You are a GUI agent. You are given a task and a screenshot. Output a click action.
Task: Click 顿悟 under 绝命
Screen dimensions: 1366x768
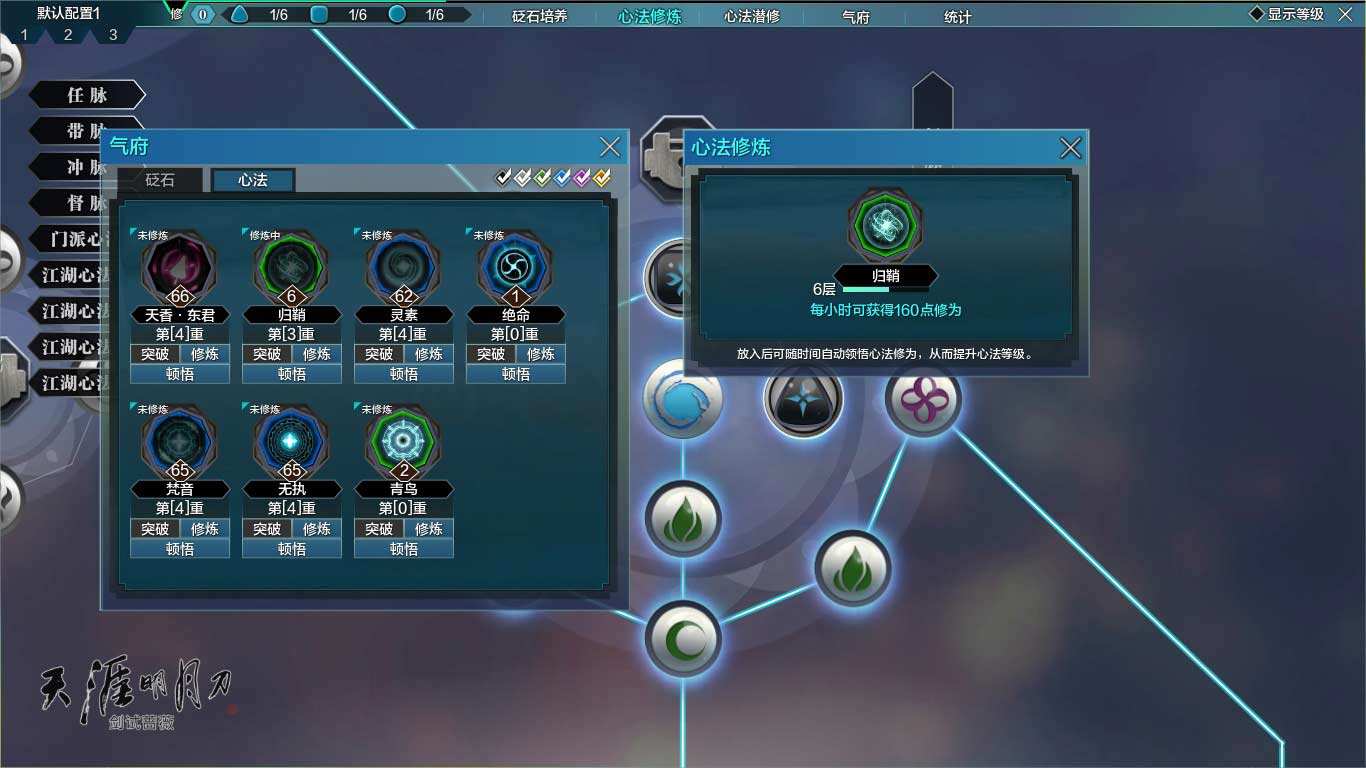pyautogui.click(x=516, y=374)
